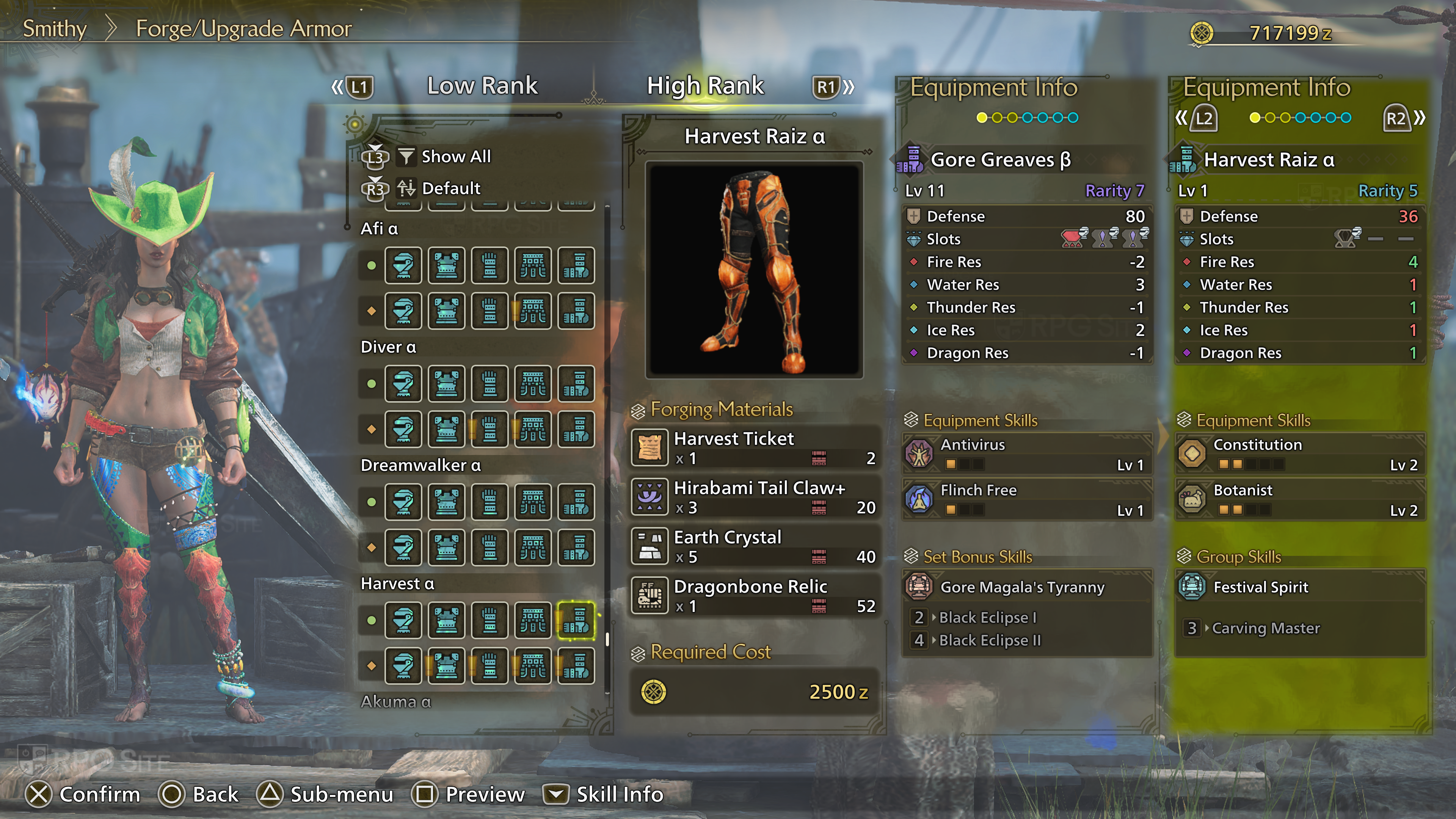
Task: Click the Earth Crystal material row
Action: (x=755, y=546)
